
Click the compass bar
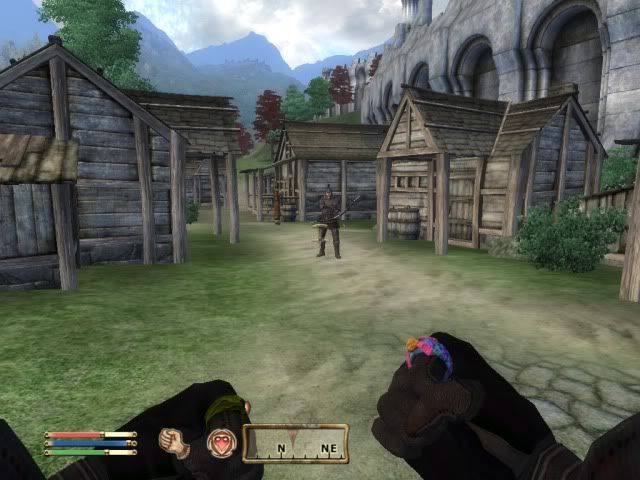click(295, 443)
